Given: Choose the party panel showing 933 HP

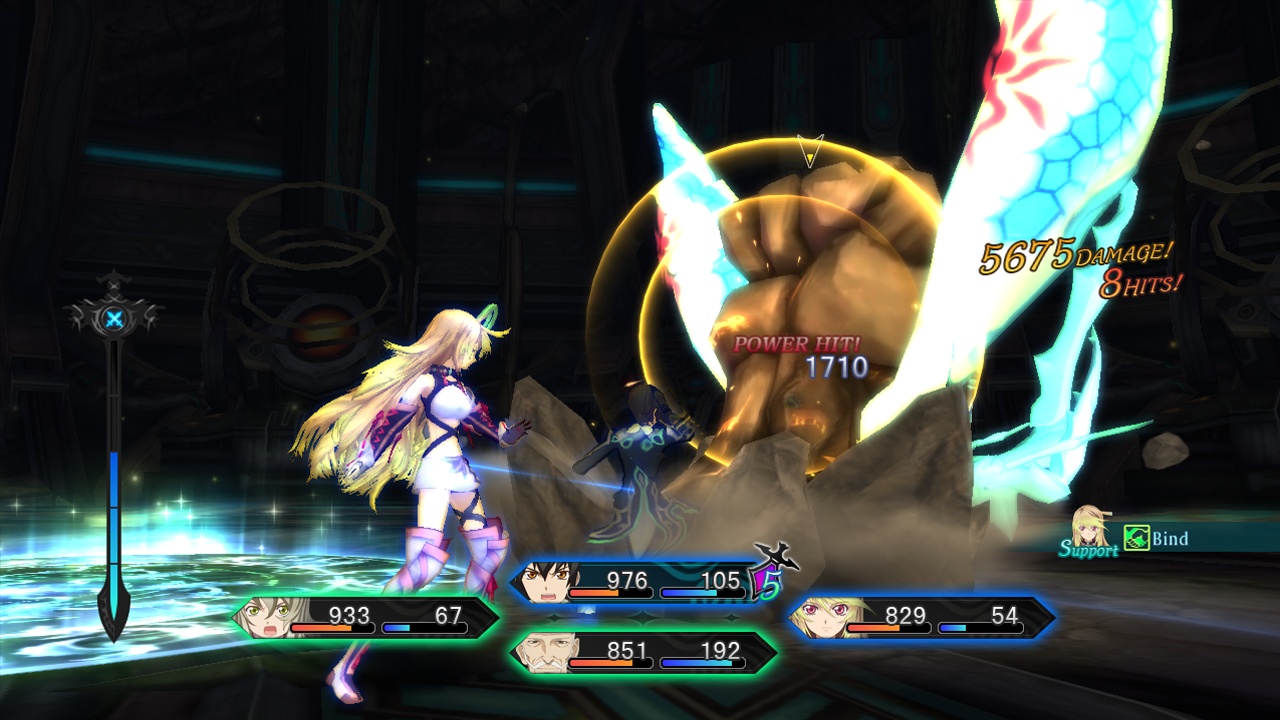Looking at the screenshot, I should click(365, 618).
